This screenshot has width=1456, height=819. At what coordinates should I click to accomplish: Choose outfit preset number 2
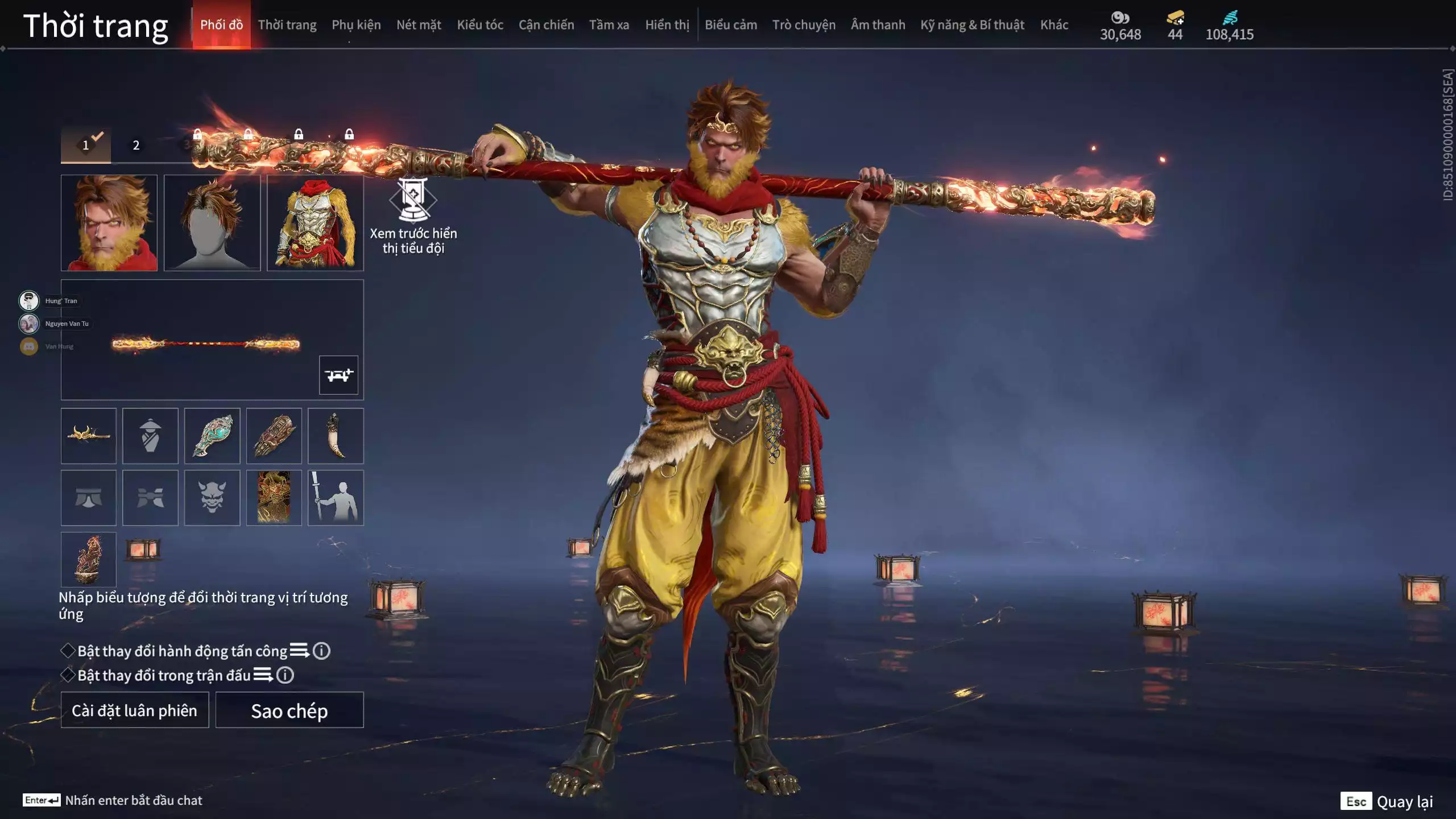pos(136,145)
